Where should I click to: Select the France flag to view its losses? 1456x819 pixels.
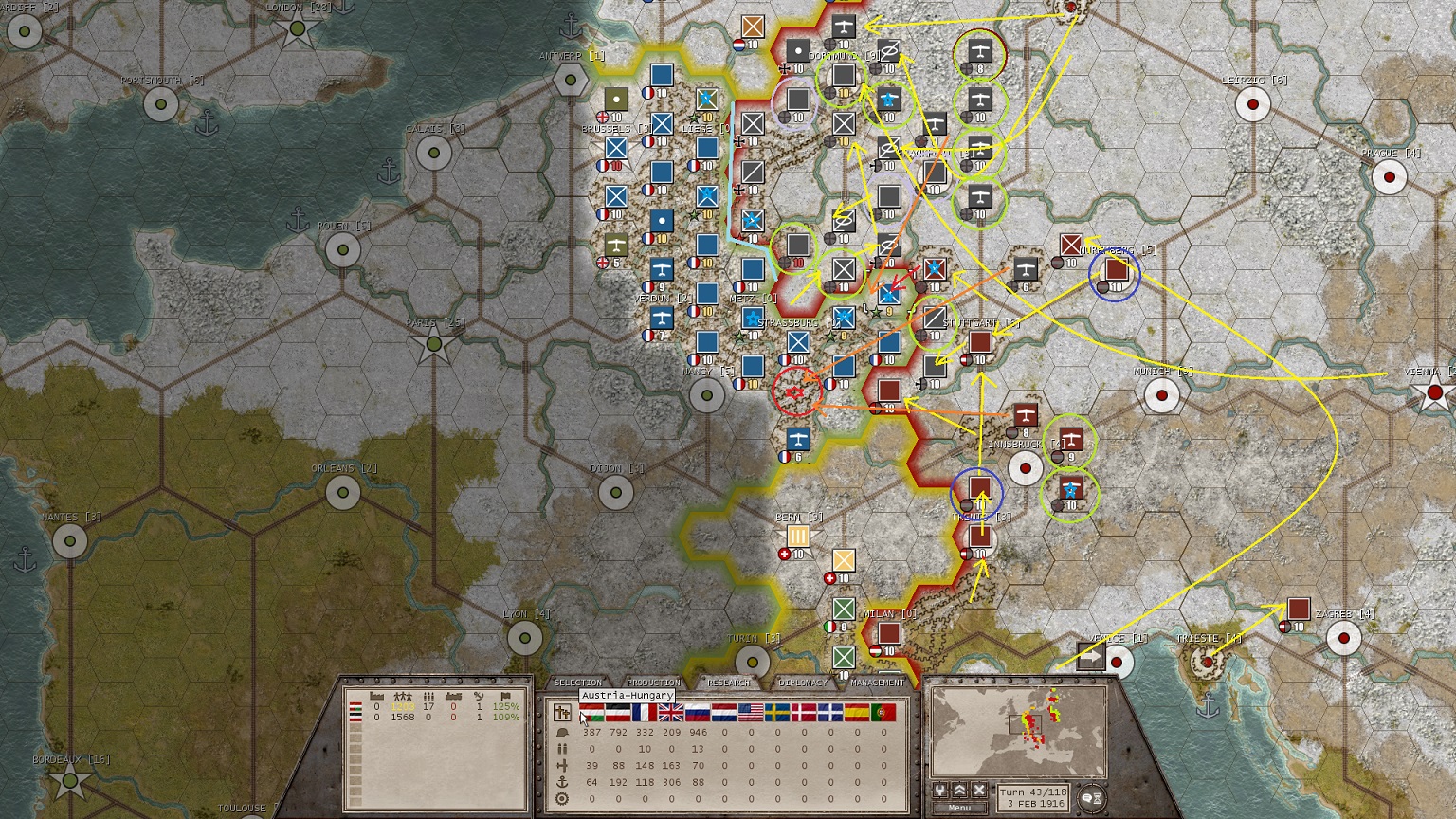(644, 713)
